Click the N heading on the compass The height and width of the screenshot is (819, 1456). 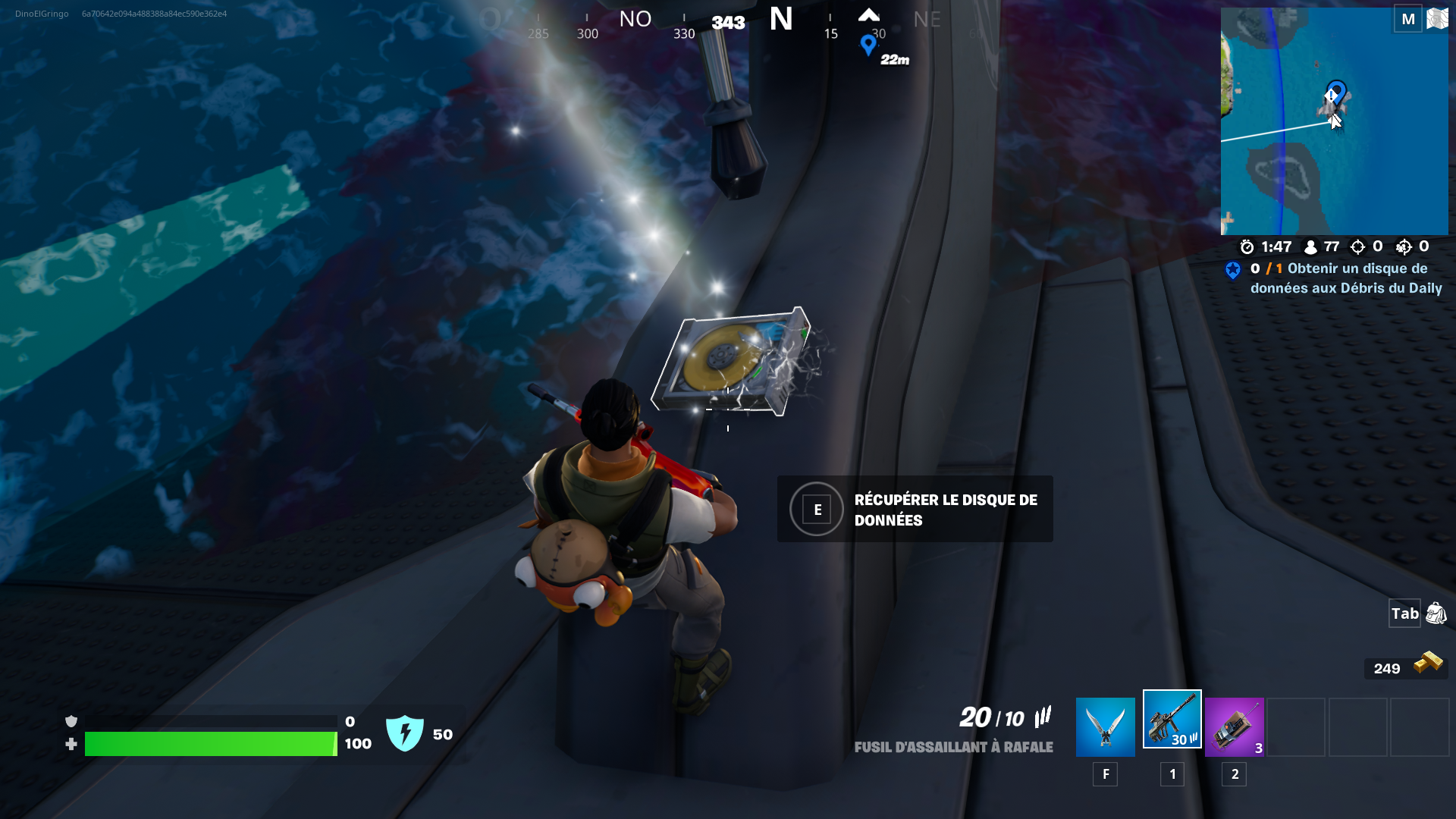(x=779, y=19)
